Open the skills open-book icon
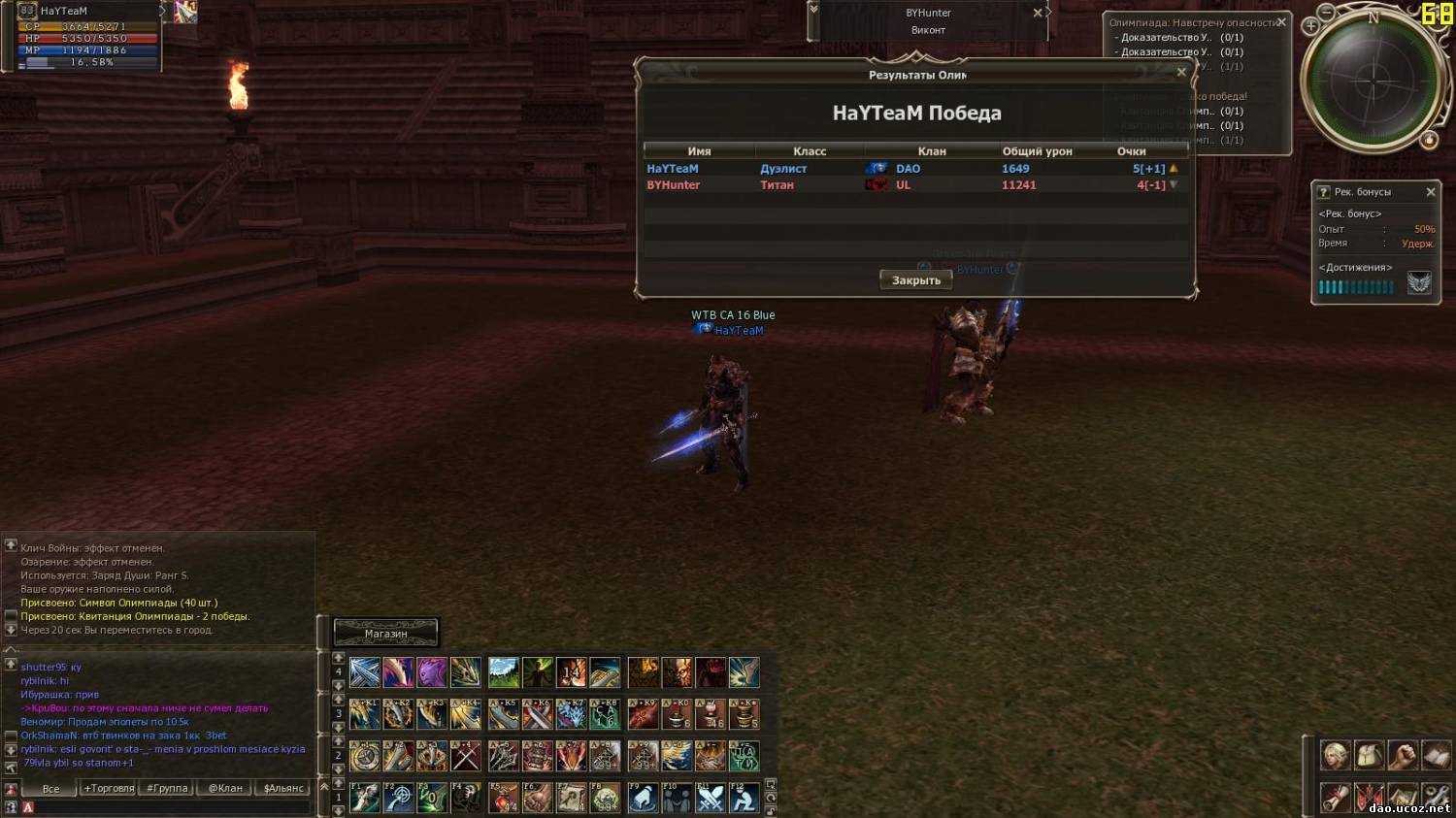The image size is (1456, 818). (1436, 754)
